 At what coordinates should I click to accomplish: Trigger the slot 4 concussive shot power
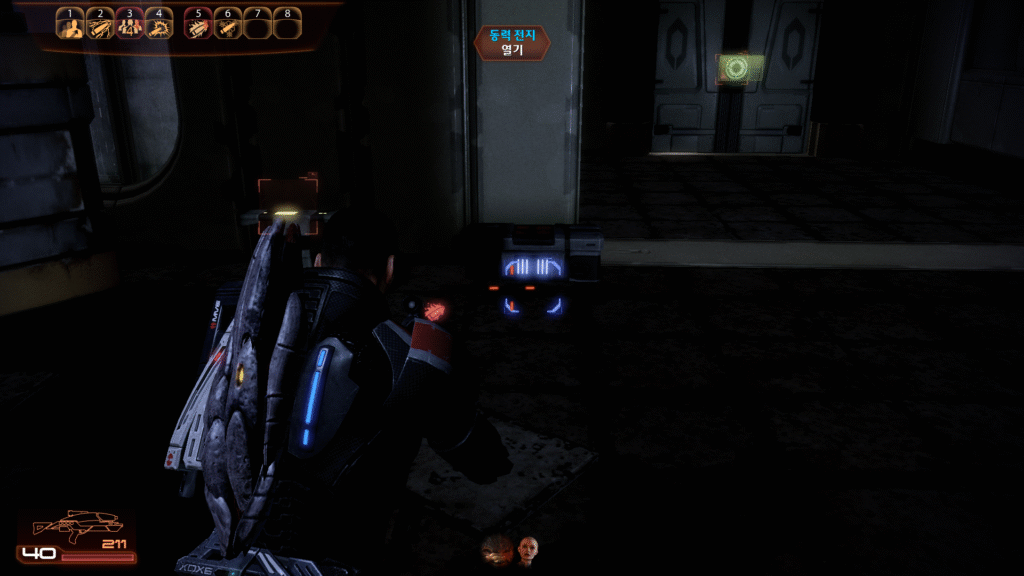(x=159, y=28)
